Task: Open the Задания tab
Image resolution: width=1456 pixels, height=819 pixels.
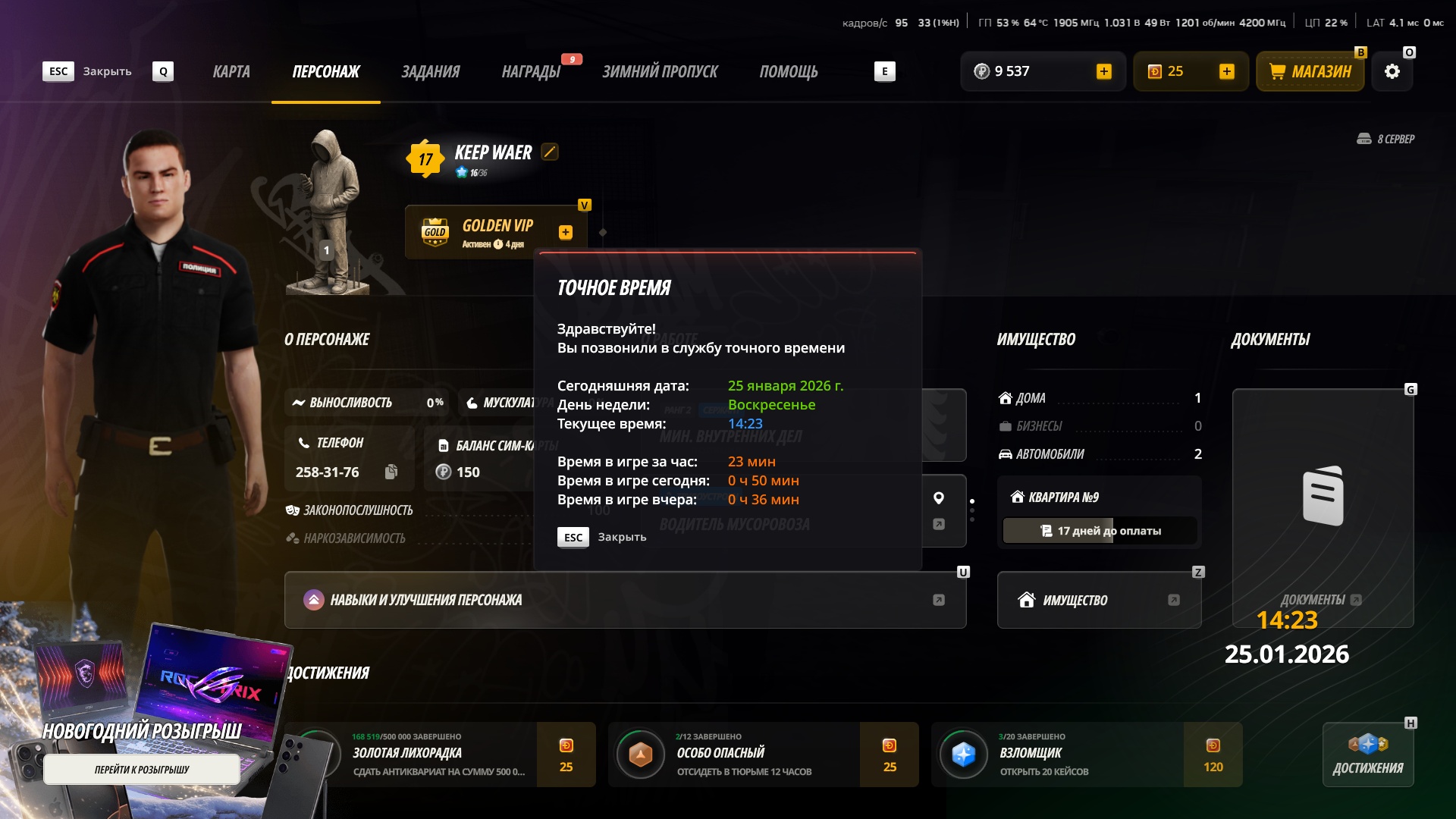Action: pos(430,72)
